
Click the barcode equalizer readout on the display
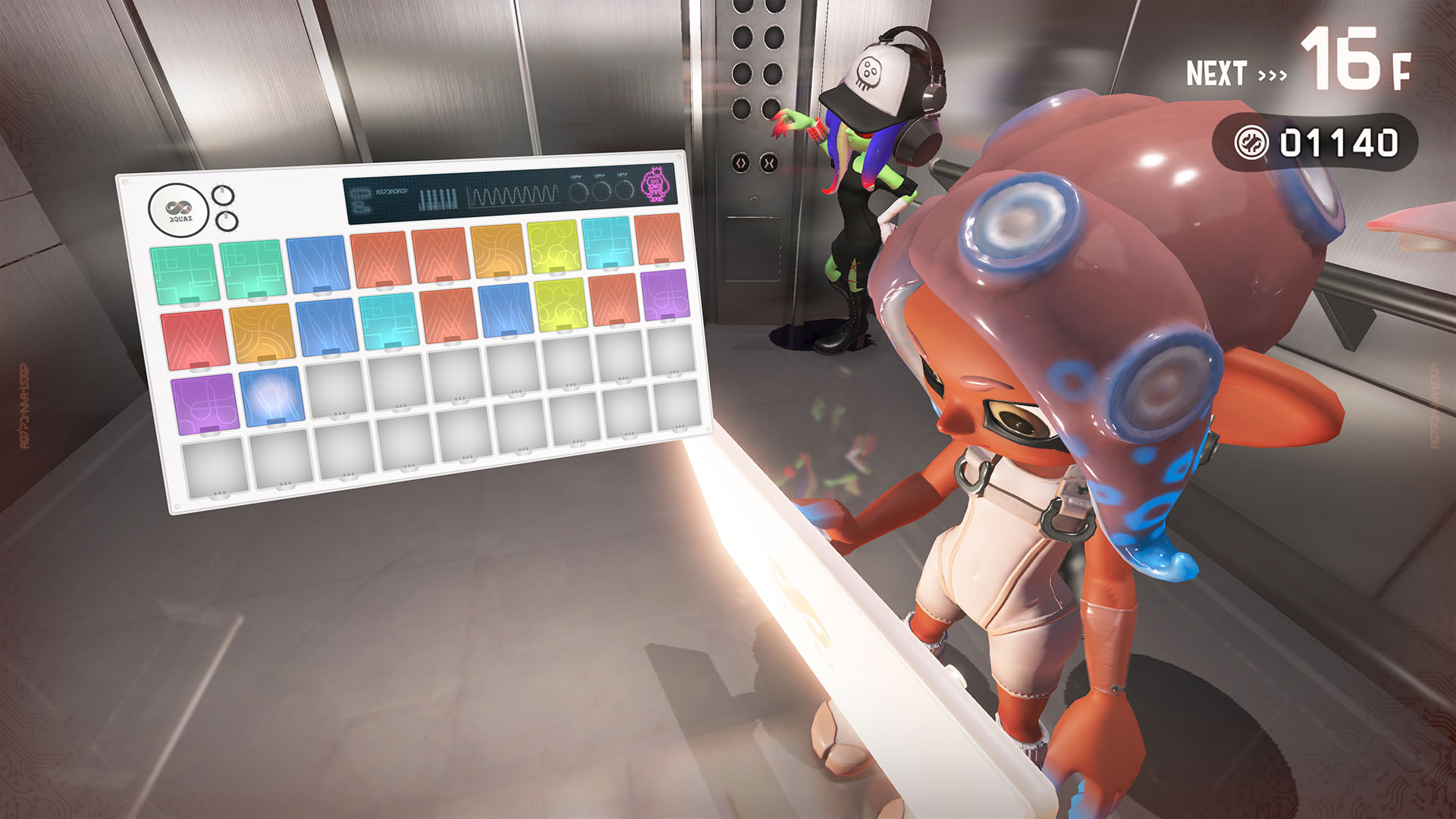click(438, 197)
